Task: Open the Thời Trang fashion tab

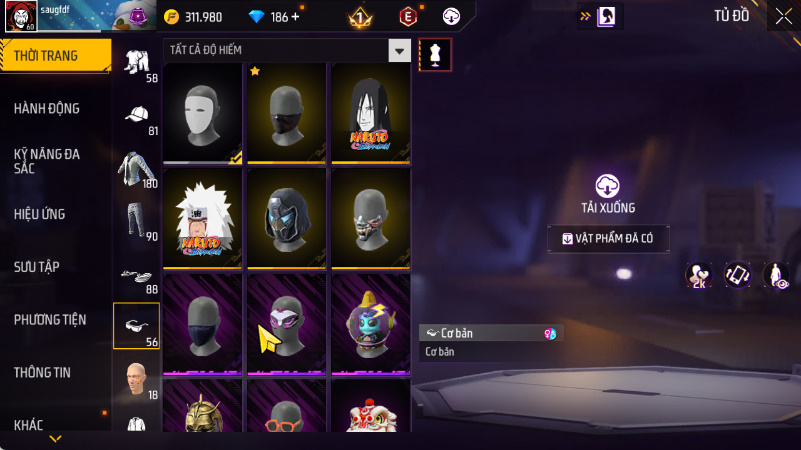Action: [54, 56]
